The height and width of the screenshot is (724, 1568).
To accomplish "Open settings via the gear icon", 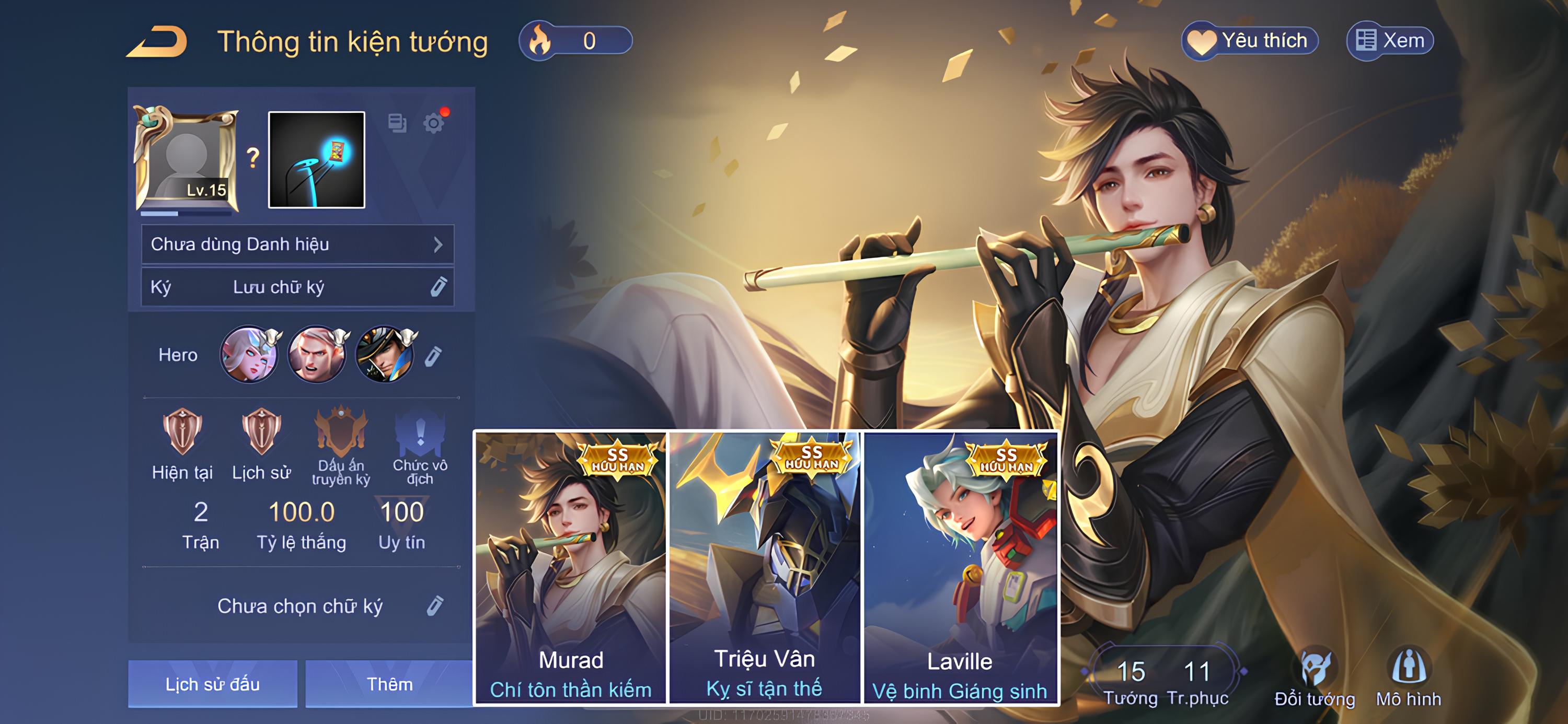I will point(433,123).
